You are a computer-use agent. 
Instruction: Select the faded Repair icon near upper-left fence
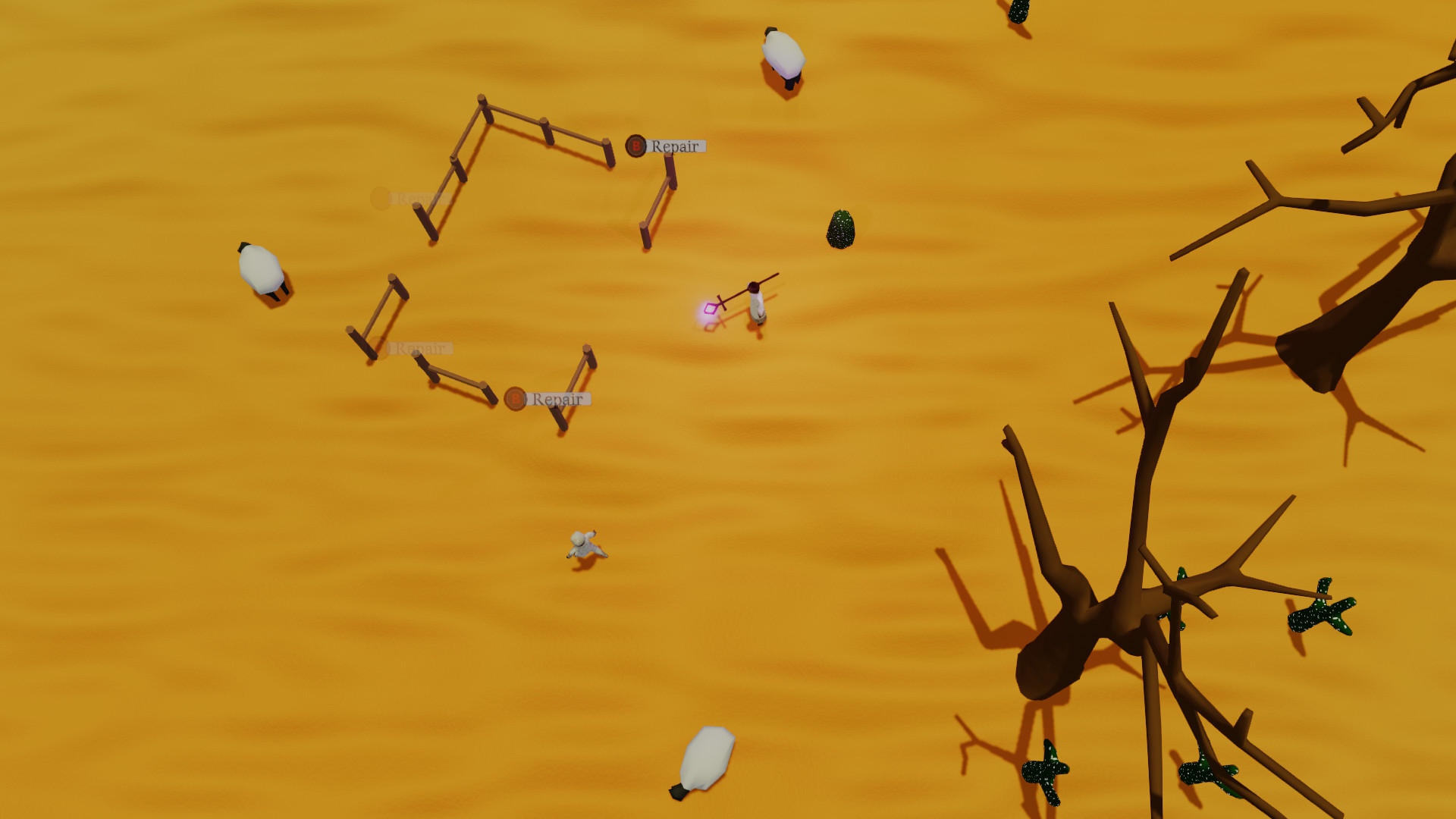(380, 198)
